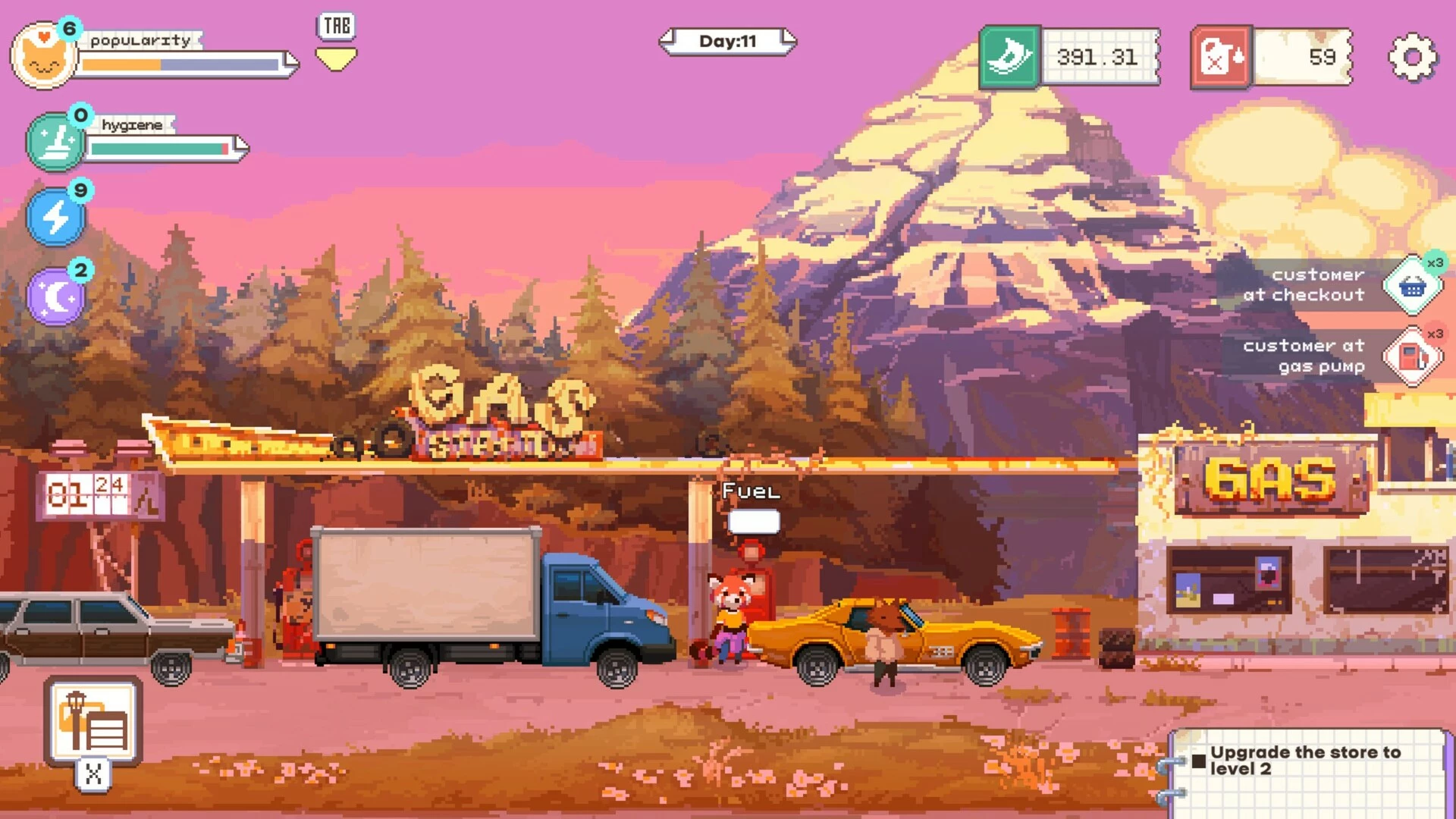Open the build menu lamp icon
The width and height of the screenshot is (1456, 819).
click(x=93, y=721)
